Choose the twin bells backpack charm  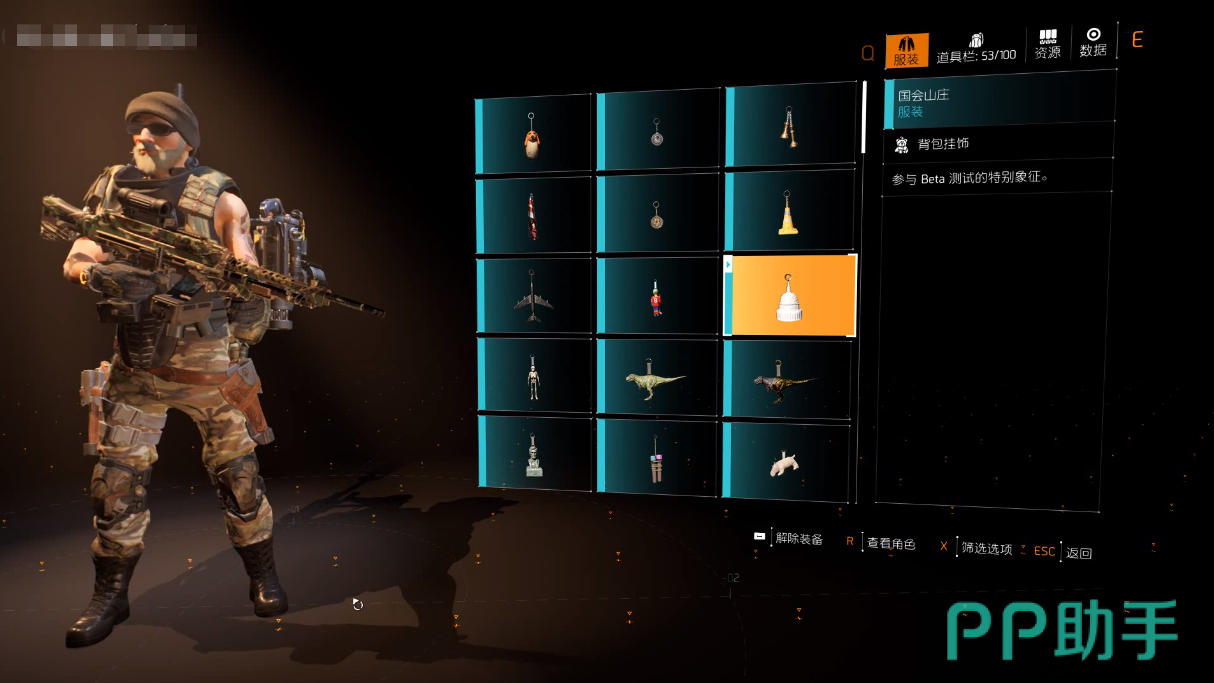[789, 128]
